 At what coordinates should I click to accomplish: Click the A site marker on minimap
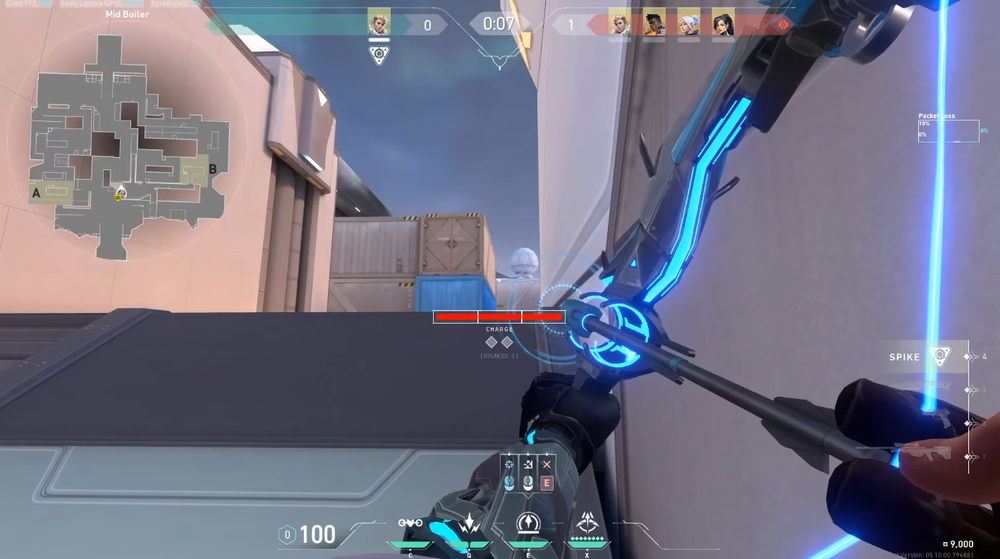[36, 193]
